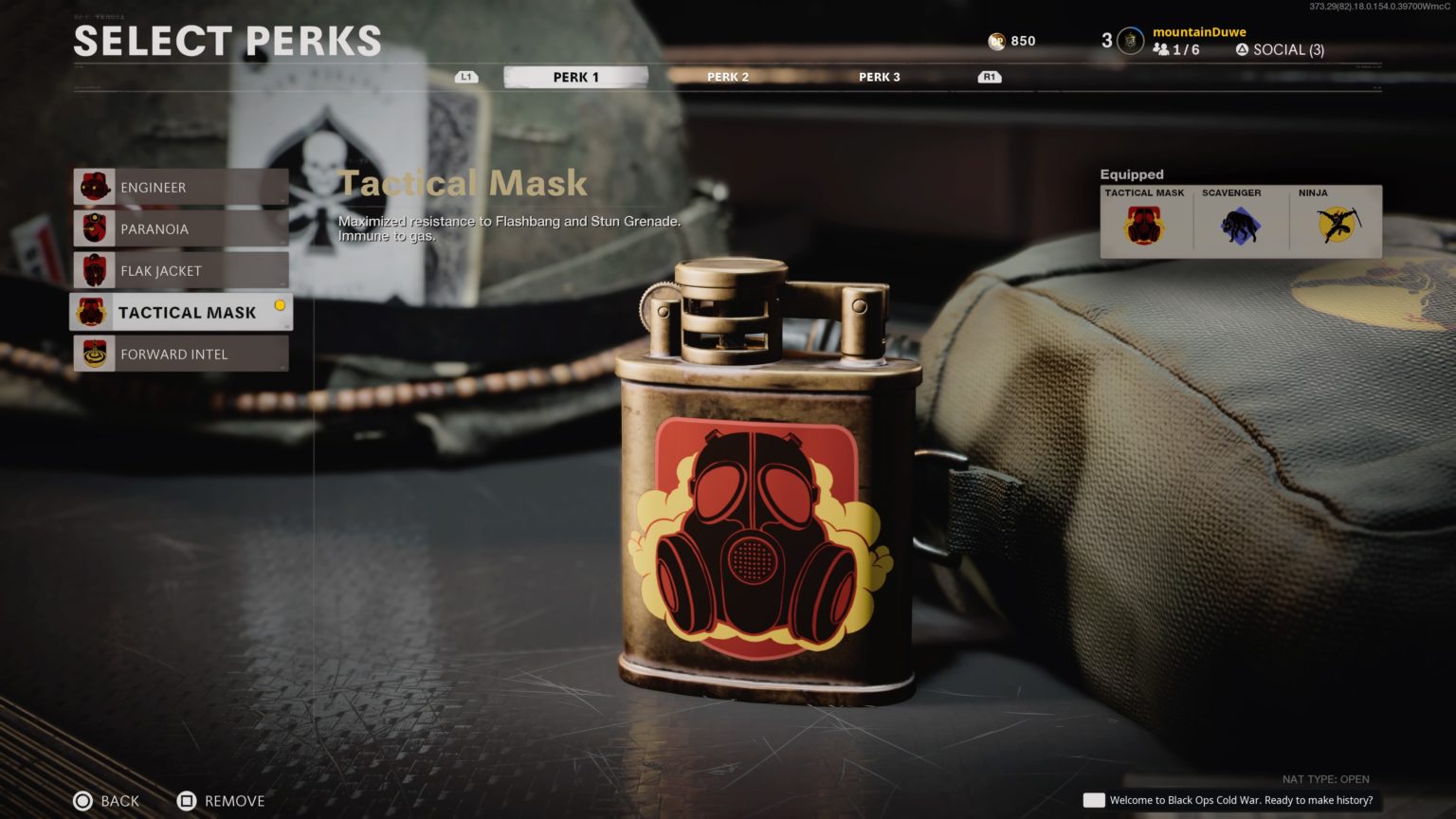
Task: Click the equipped Ninja icon
Action: [x=1336, y=223]
